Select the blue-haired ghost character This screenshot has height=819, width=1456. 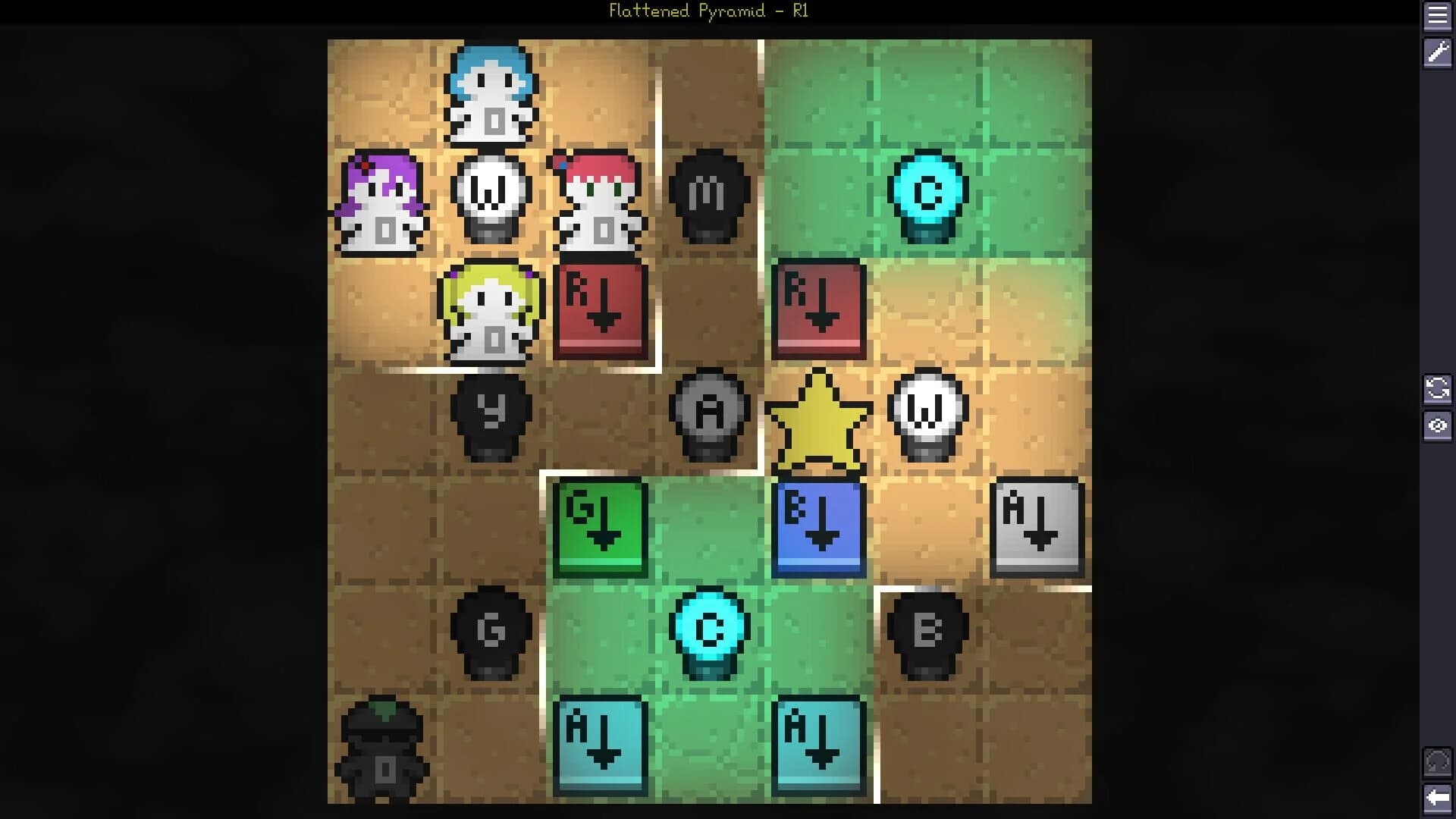pyautogui.click(x=491, y=95)
